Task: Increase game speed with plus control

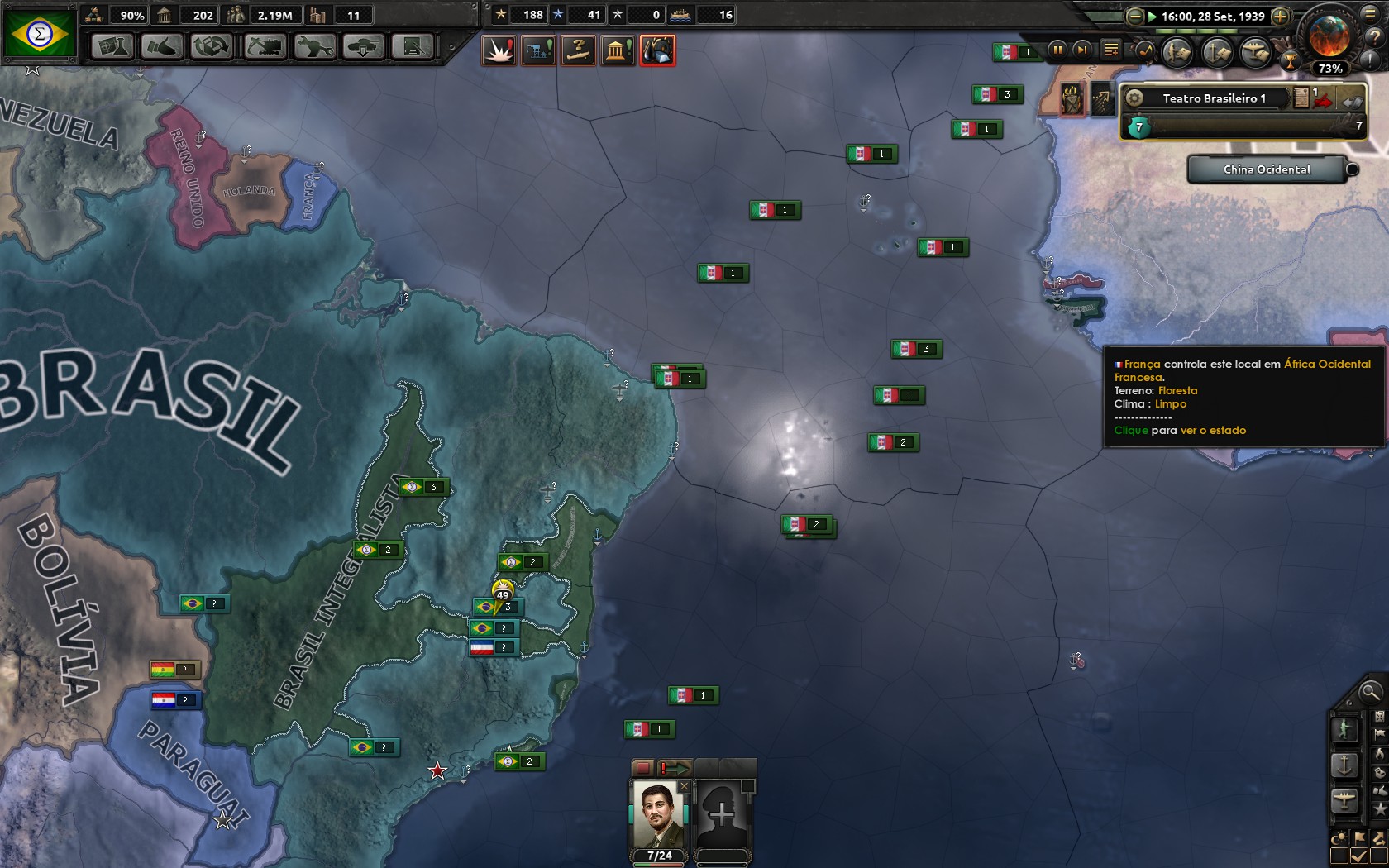Action: tap(1279, 17)
